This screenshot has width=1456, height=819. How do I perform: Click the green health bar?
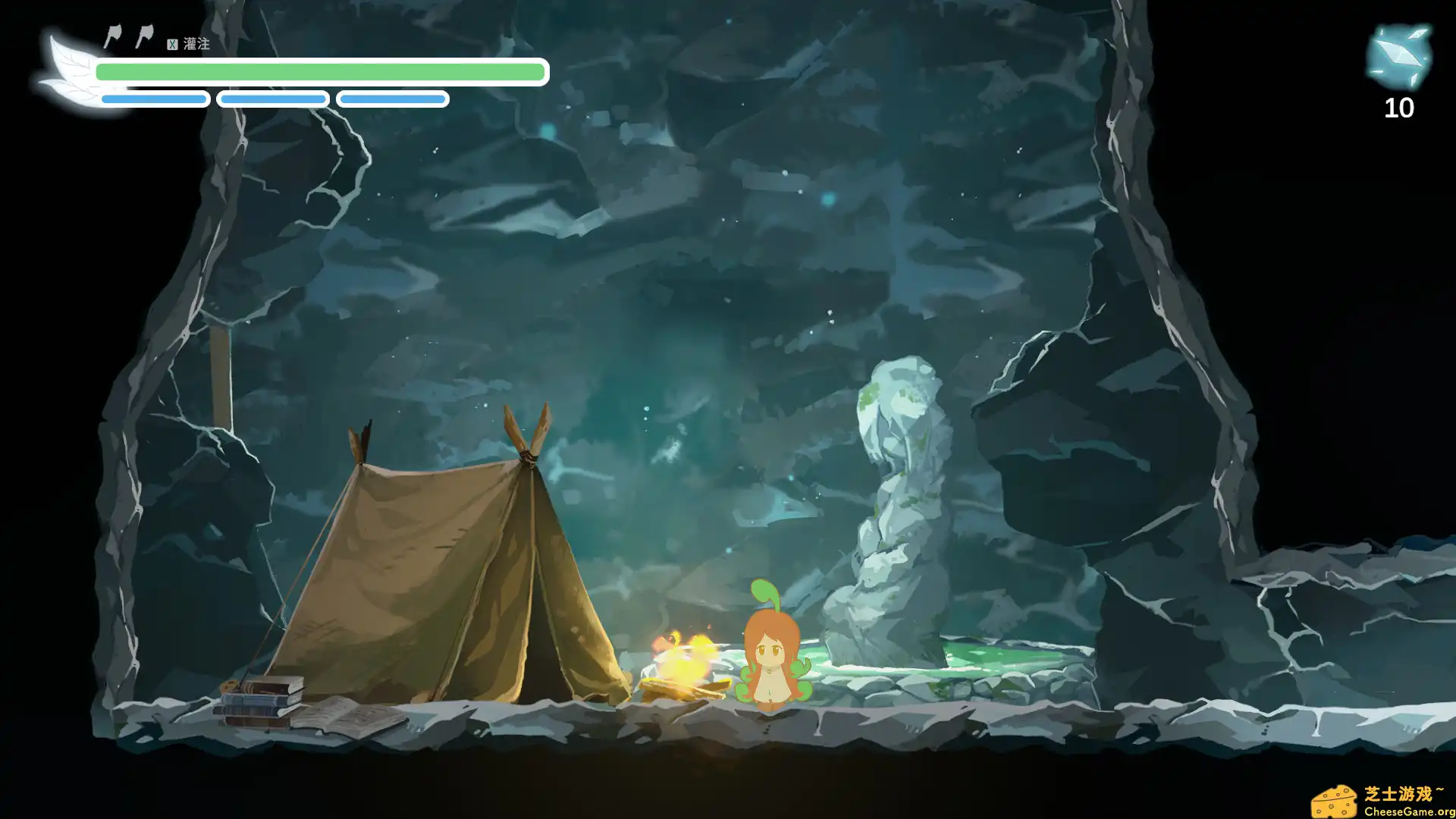318,71
